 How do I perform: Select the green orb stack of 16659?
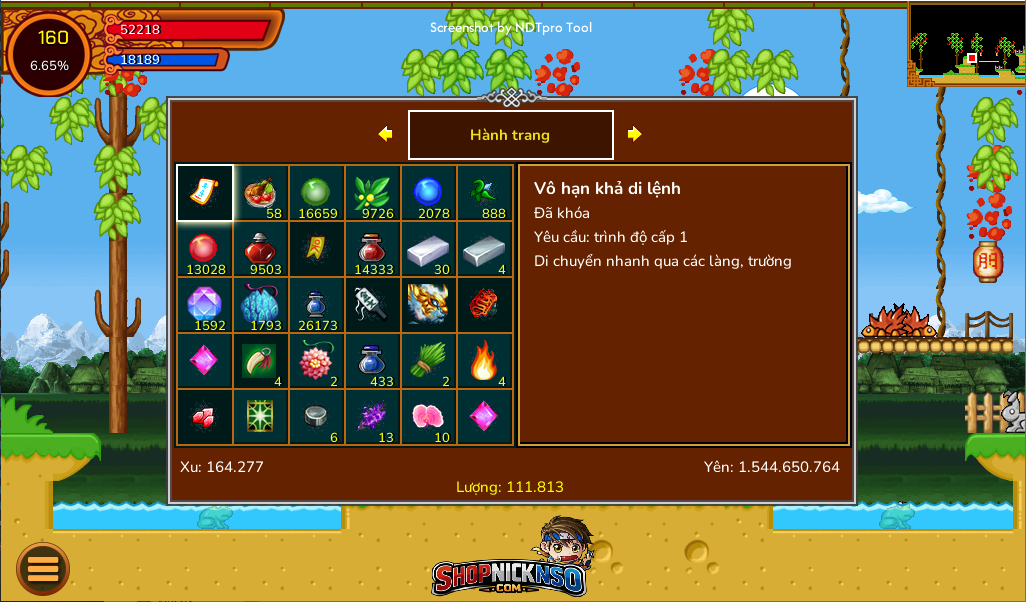click(x=317, y=193)
